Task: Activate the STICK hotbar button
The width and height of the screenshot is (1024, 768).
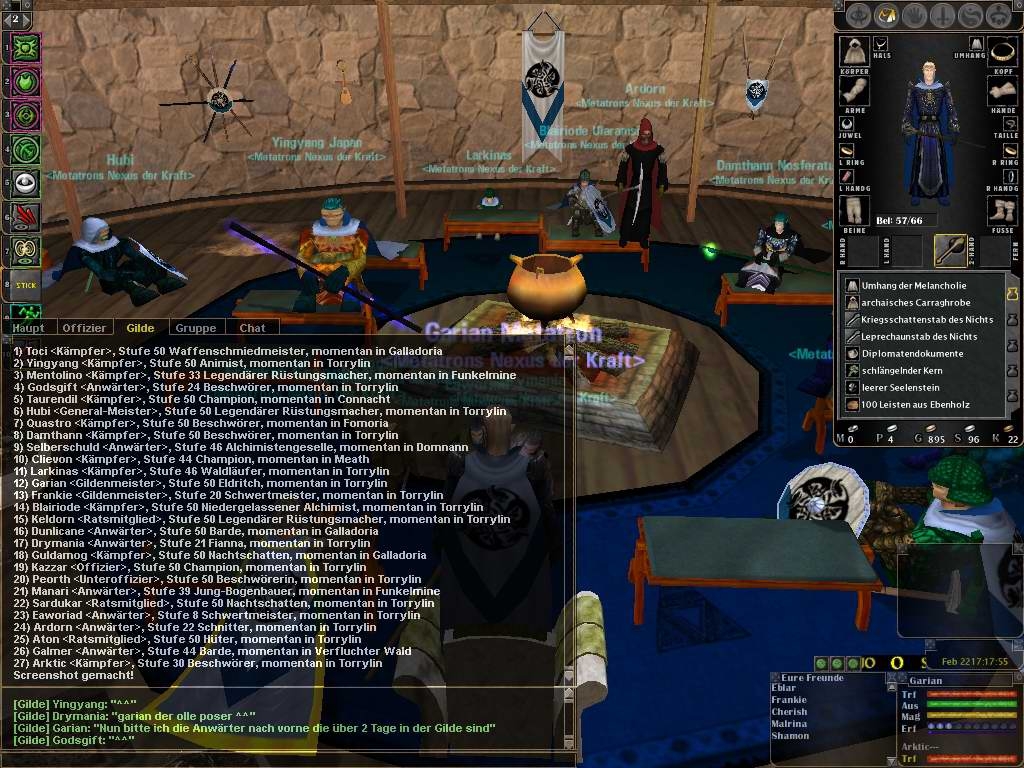Action: pos(25,283)
